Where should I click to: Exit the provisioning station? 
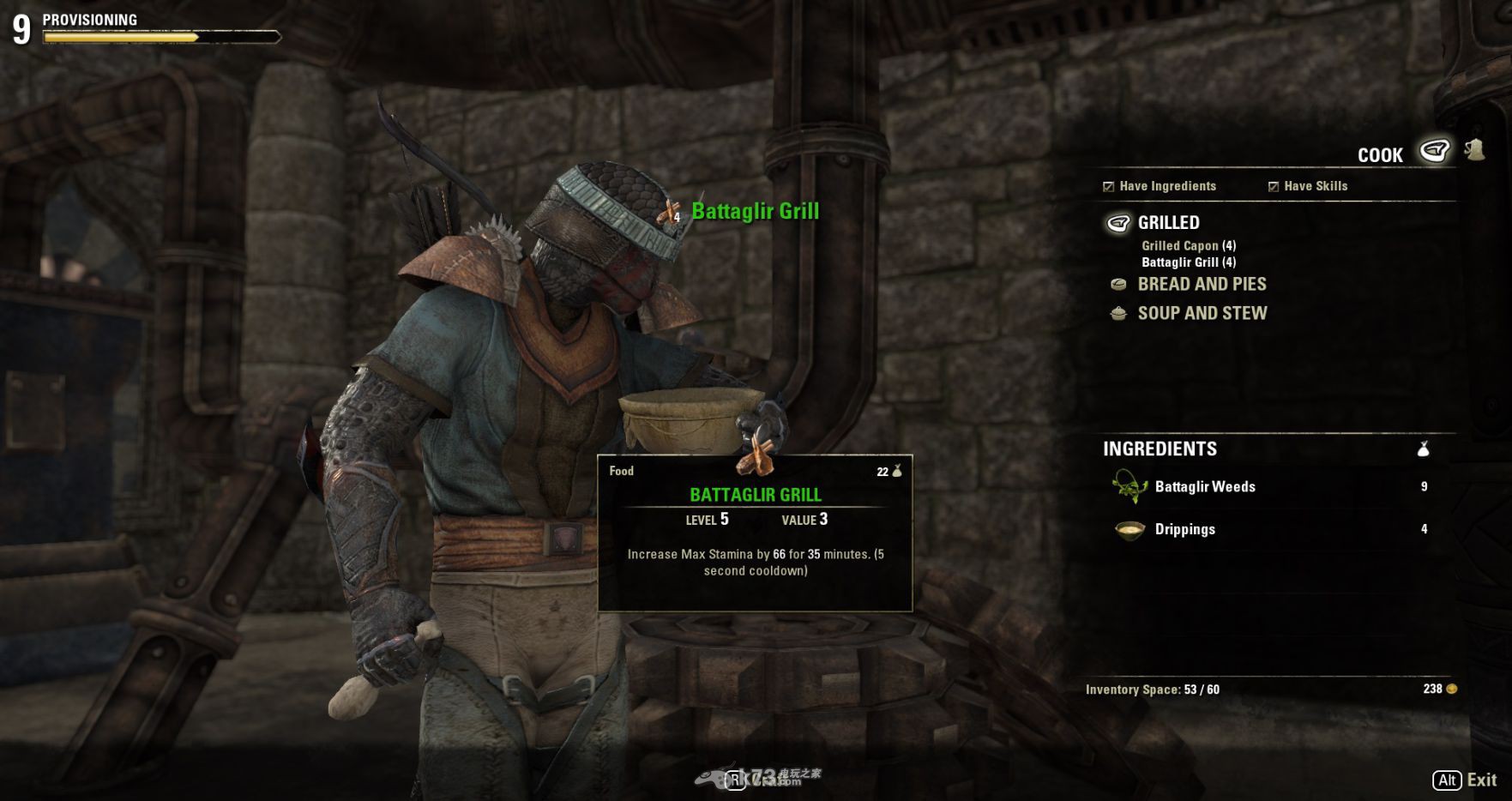tap(1465, 780)
